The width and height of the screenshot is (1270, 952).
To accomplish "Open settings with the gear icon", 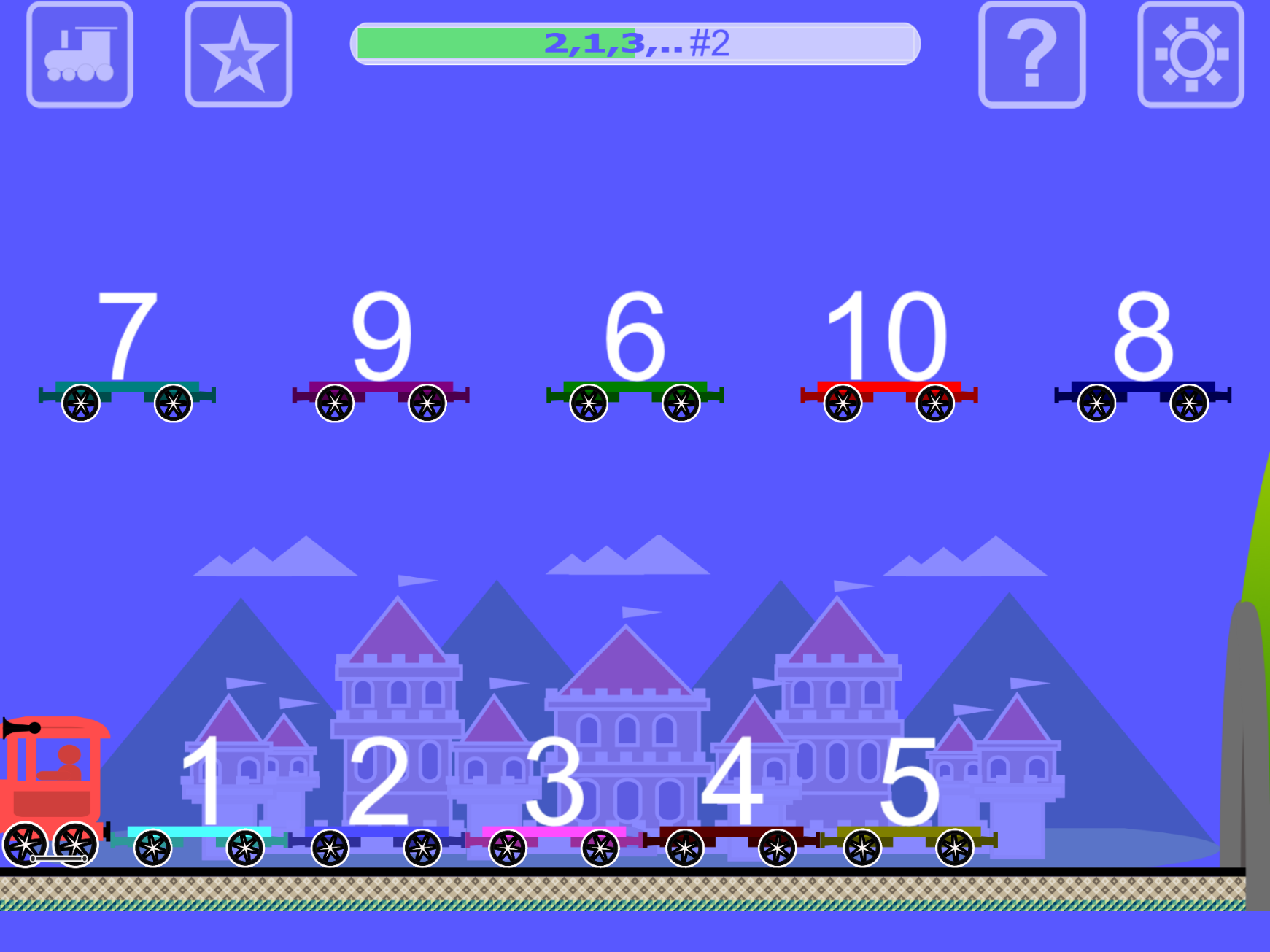I will pos(1190,55).
